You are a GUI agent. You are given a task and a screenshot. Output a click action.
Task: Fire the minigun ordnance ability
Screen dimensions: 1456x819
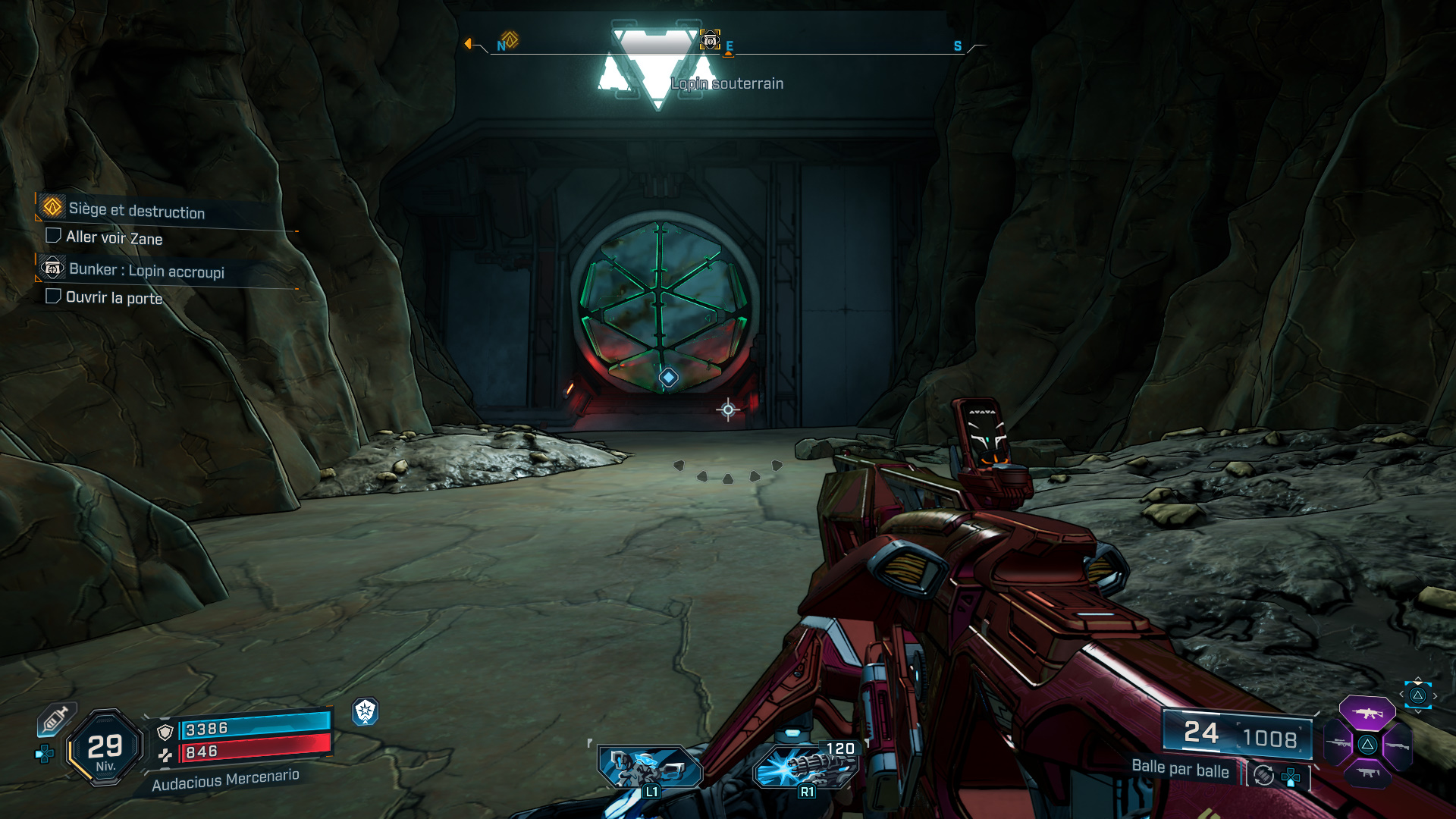(x=807, y=766)
